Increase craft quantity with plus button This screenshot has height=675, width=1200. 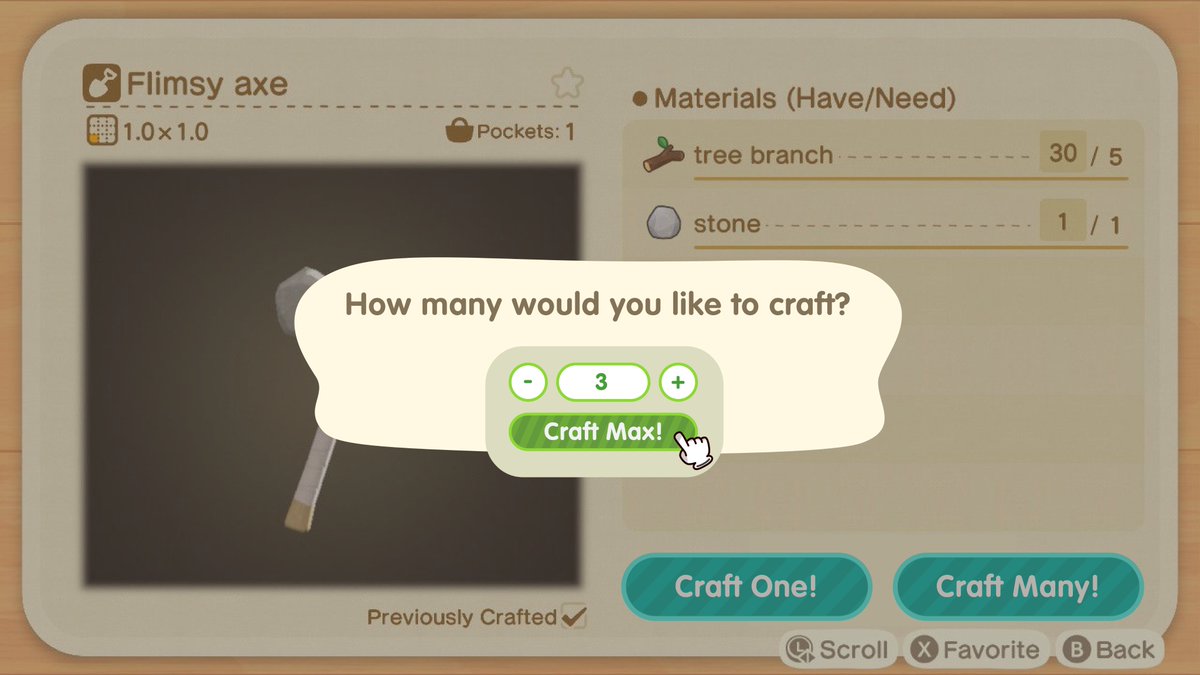[x=678, y=382]
